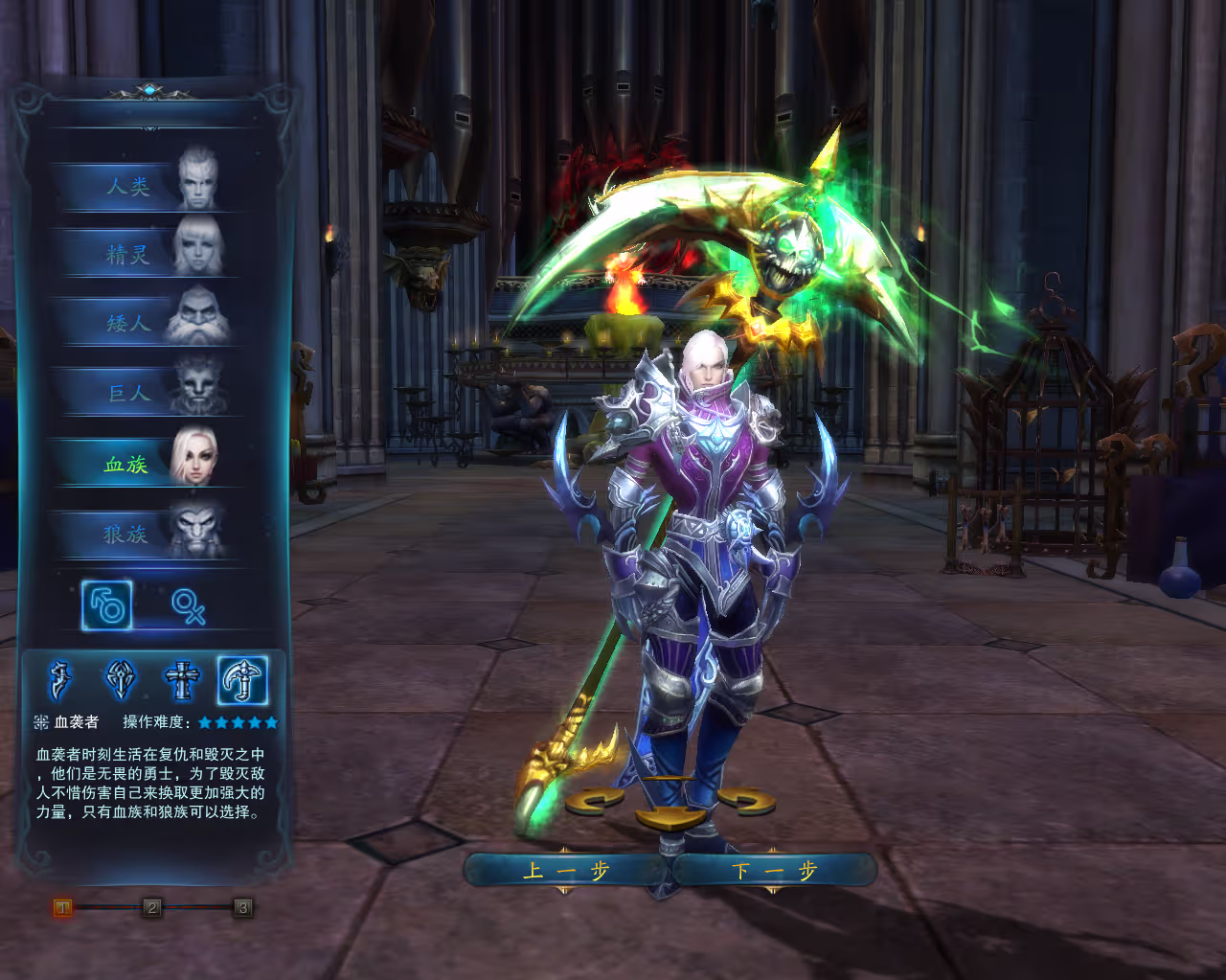Choose the jagged blade class icon
1226x980 pixels.
pyautogui.click(x=60, y=681)
